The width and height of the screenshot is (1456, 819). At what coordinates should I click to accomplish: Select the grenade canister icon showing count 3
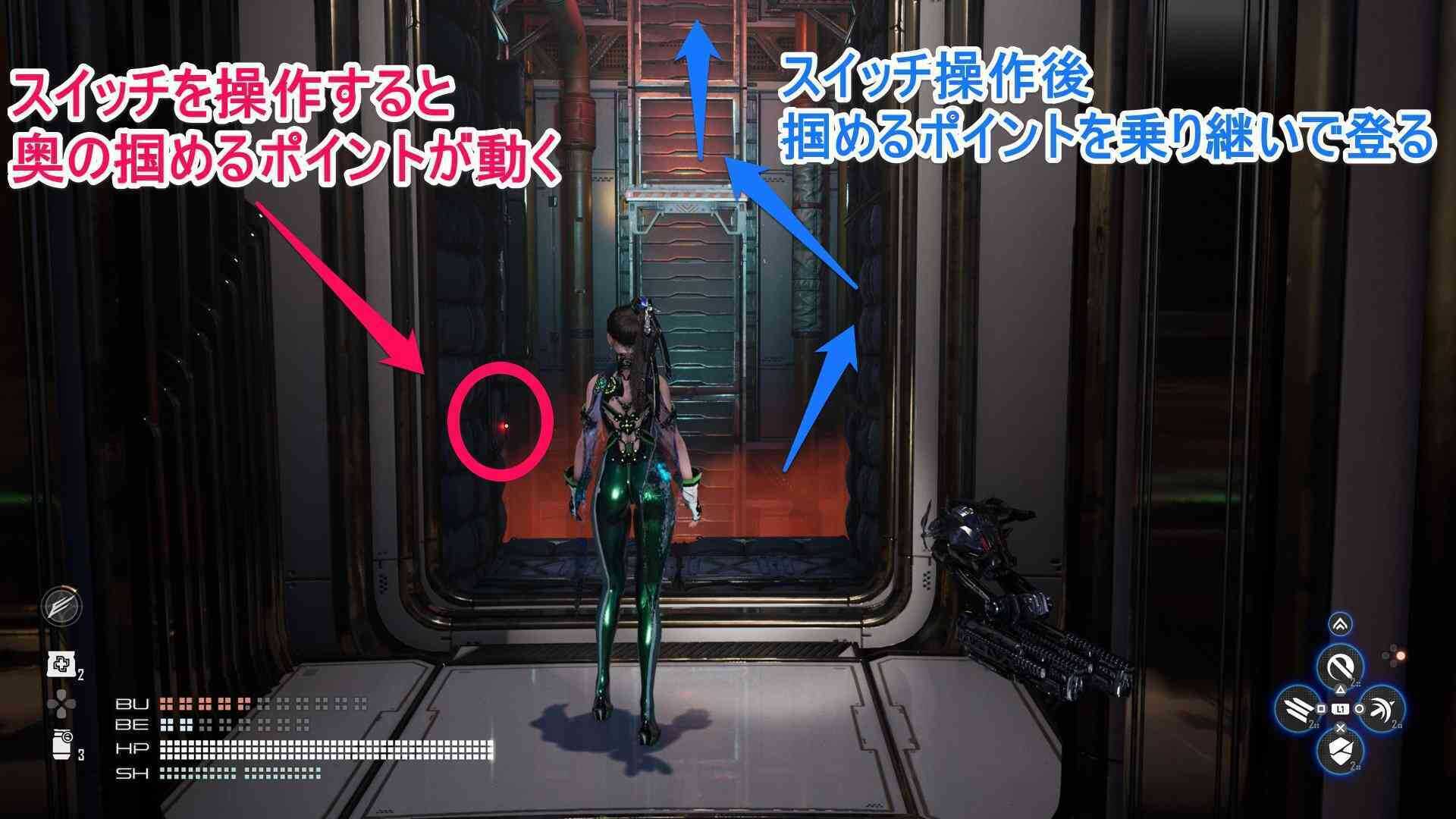(x=62, y=743)
